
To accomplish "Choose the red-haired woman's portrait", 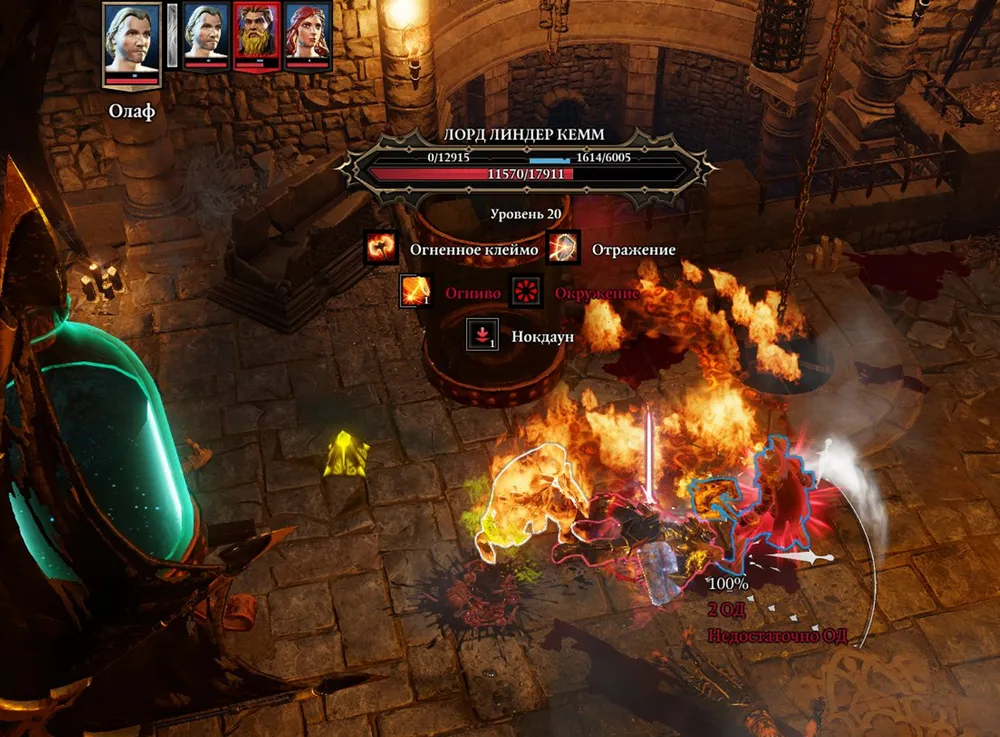I will [x=308, y=38].
